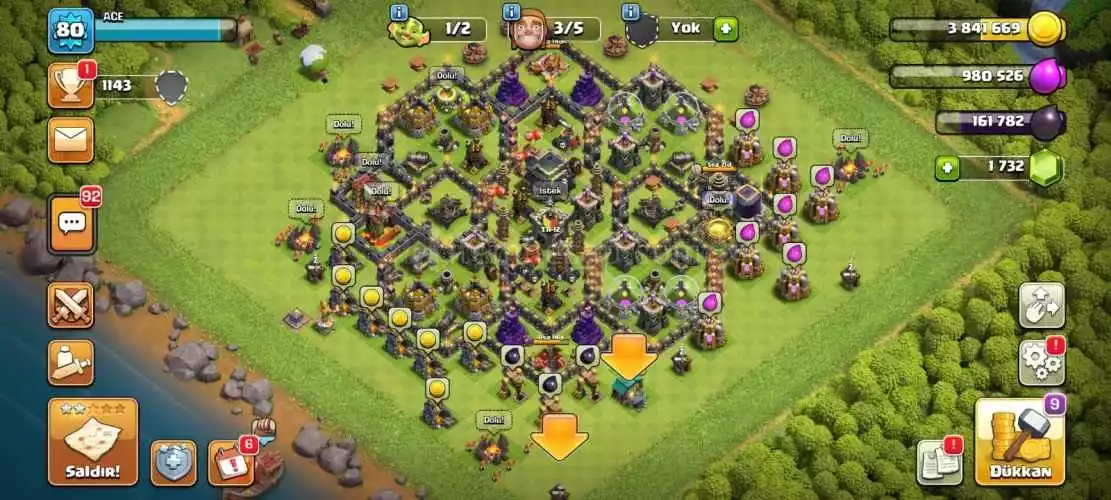The image size is (1111, 500).
Task: Click the level 80 experience badge
Action: point(70,31)
